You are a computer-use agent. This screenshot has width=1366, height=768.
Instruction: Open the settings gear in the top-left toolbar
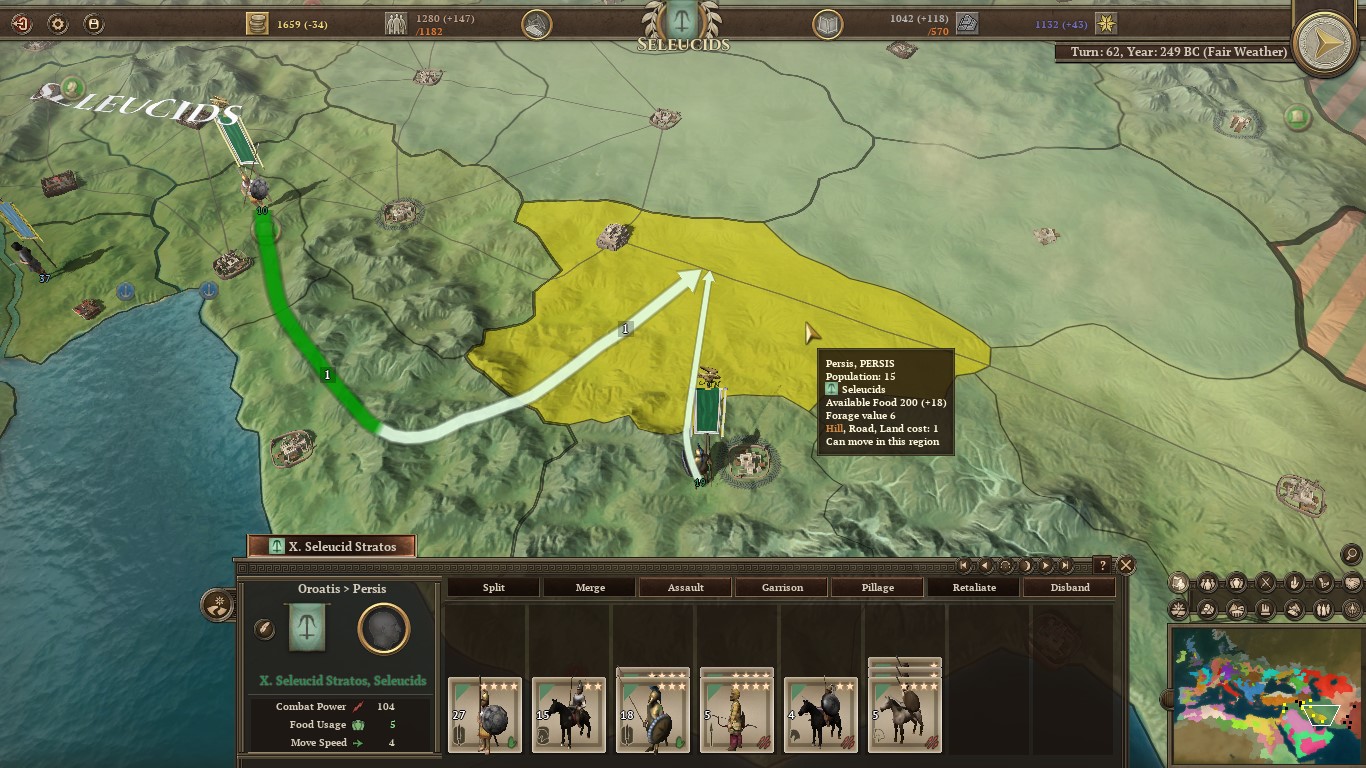[x=57, y=22]
